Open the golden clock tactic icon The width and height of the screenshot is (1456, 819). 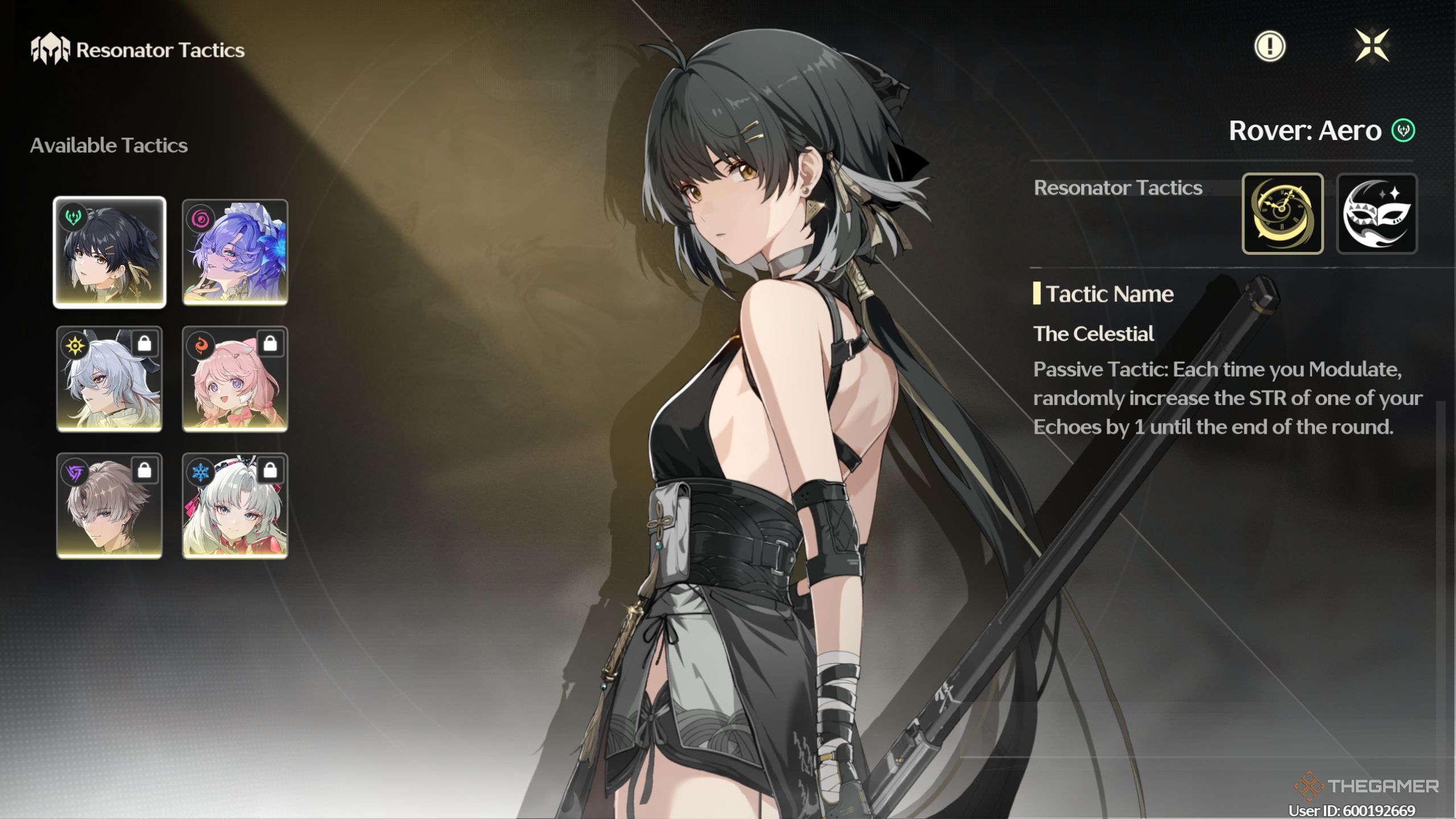pyautogui.click(x=1283, y=213)
